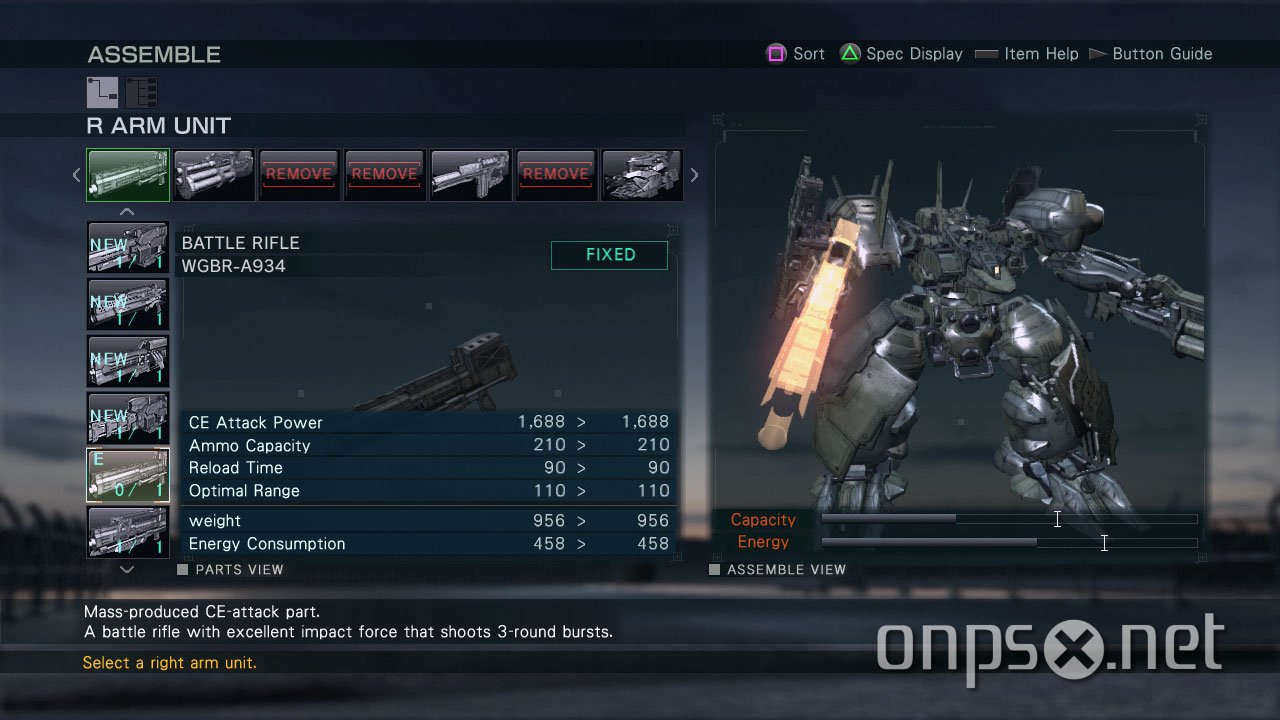The image size is (1280, 720).
Task: Open Spec Display via green triangle icon
Action: [849, 53]
